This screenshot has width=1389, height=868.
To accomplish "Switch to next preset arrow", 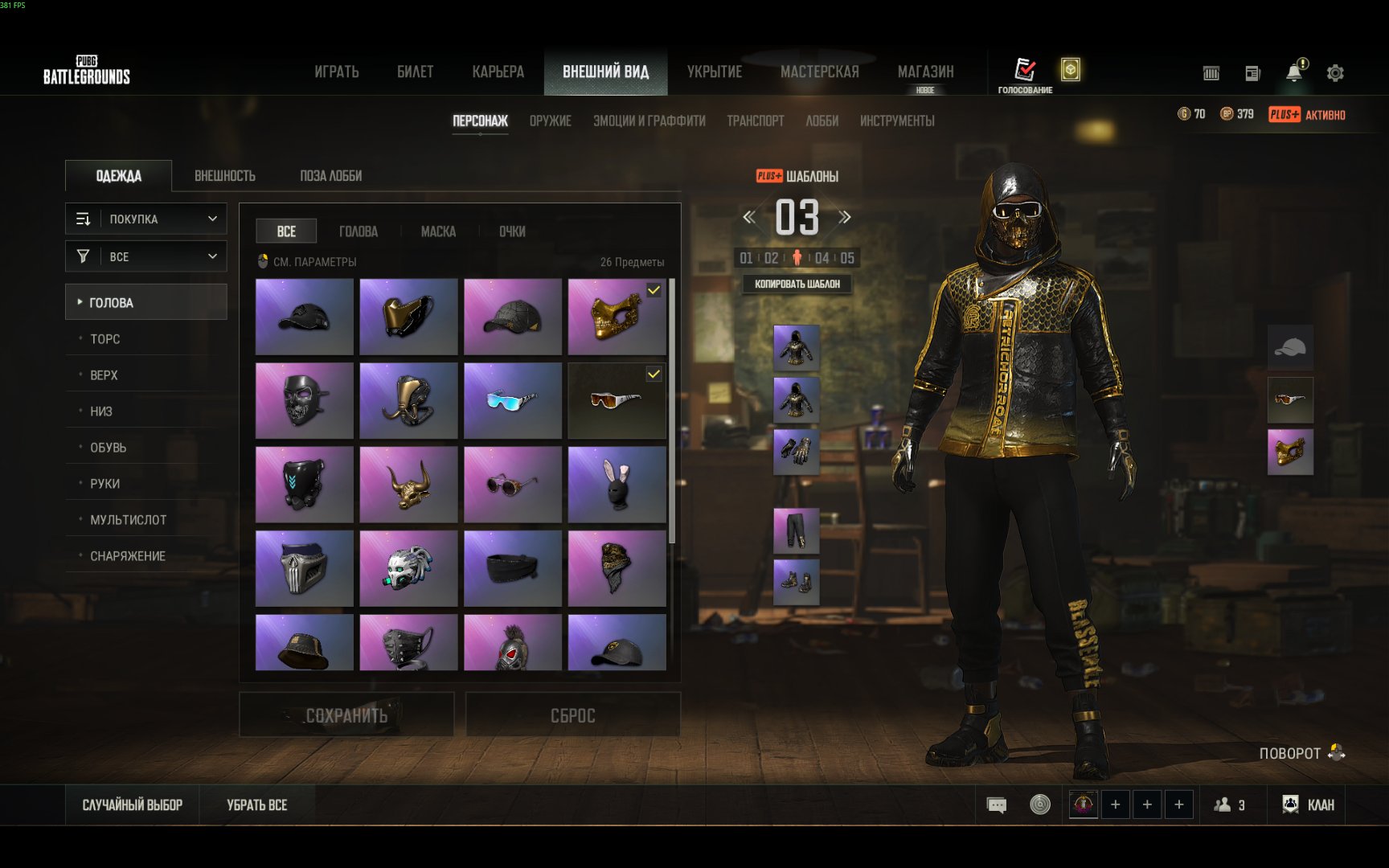I will [845, 217].
